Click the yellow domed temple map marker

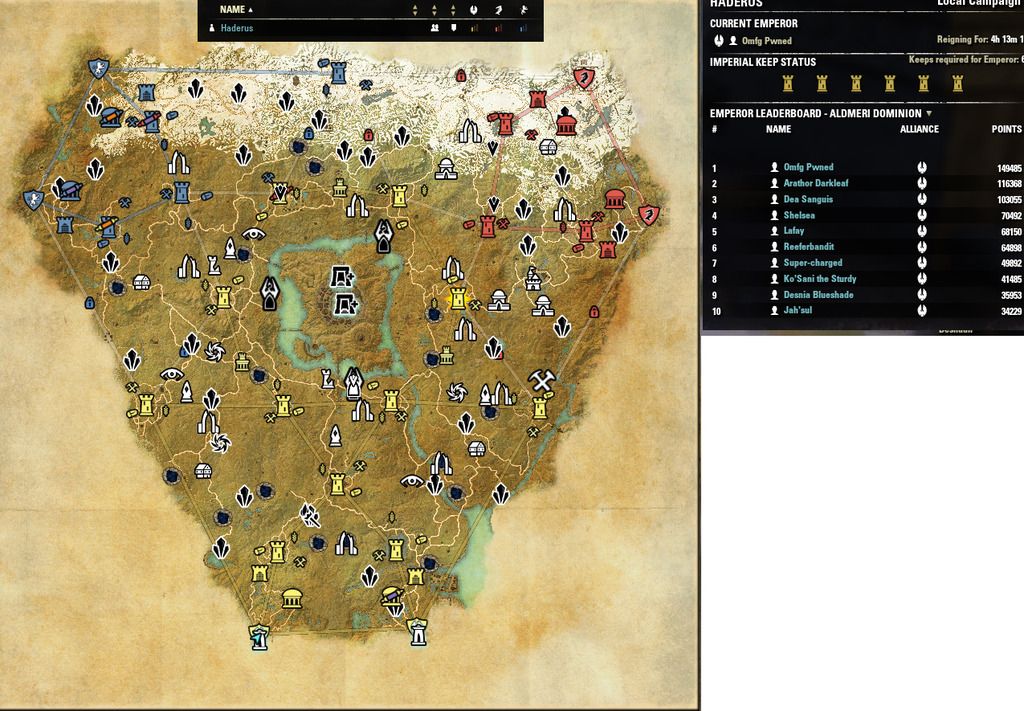292,599
